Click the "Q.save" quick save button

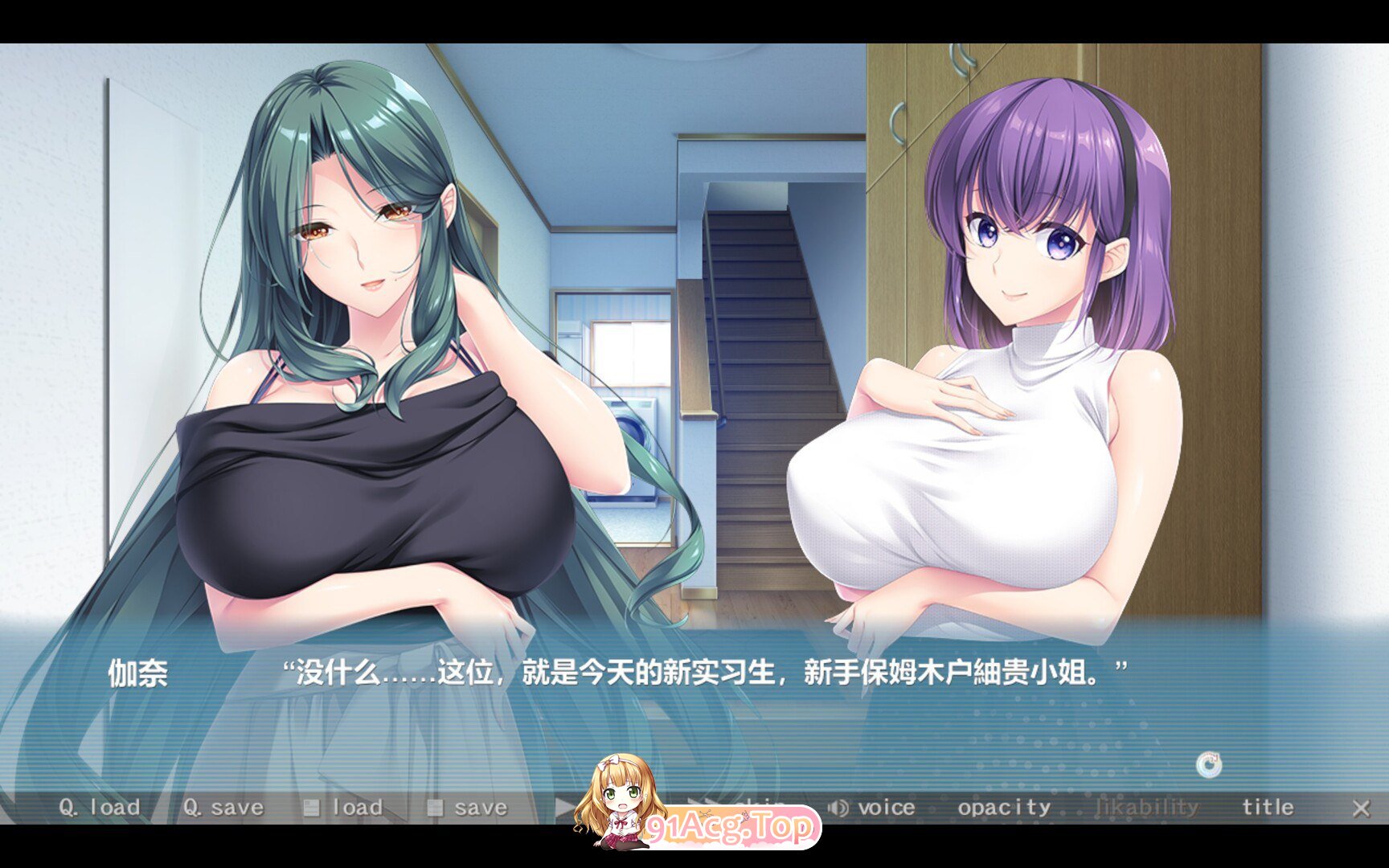point(223,807)
